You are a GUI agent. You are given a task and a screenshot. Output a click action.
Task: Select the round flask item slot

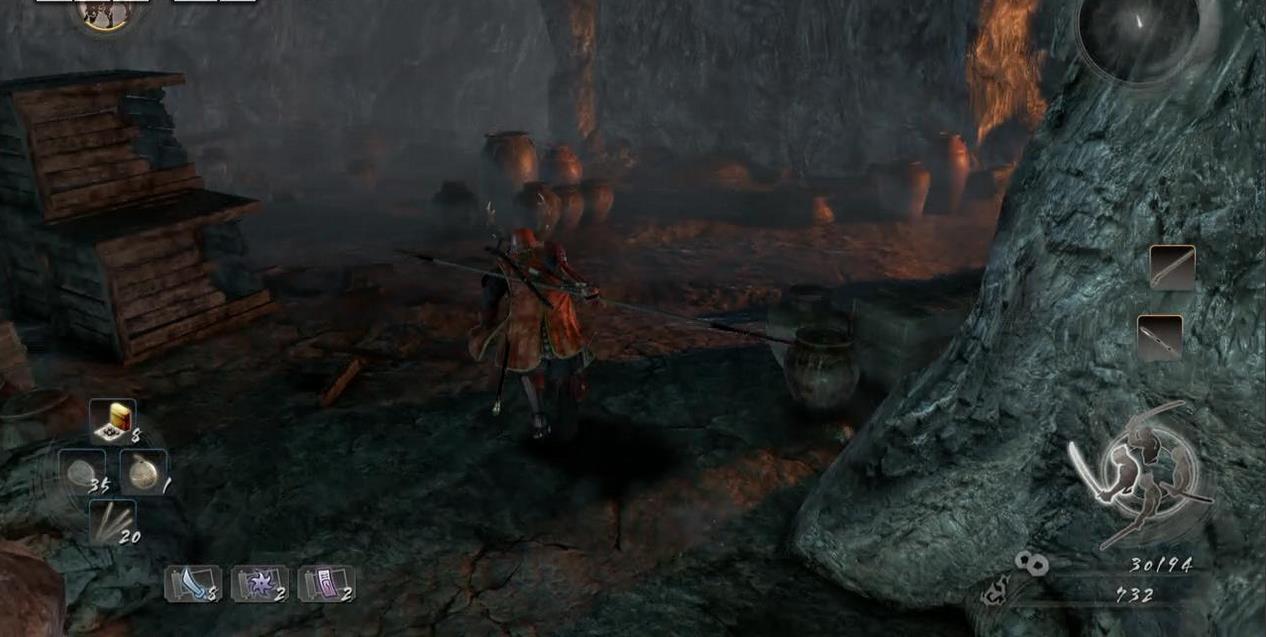coord(143,471)
